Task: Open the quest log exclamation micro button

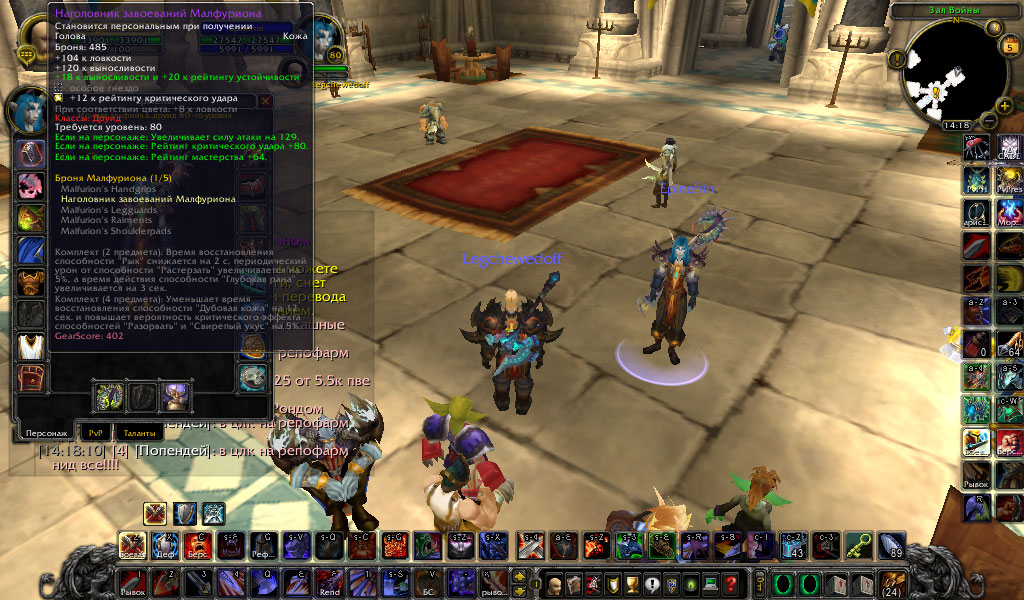Action: click(652, 584)
